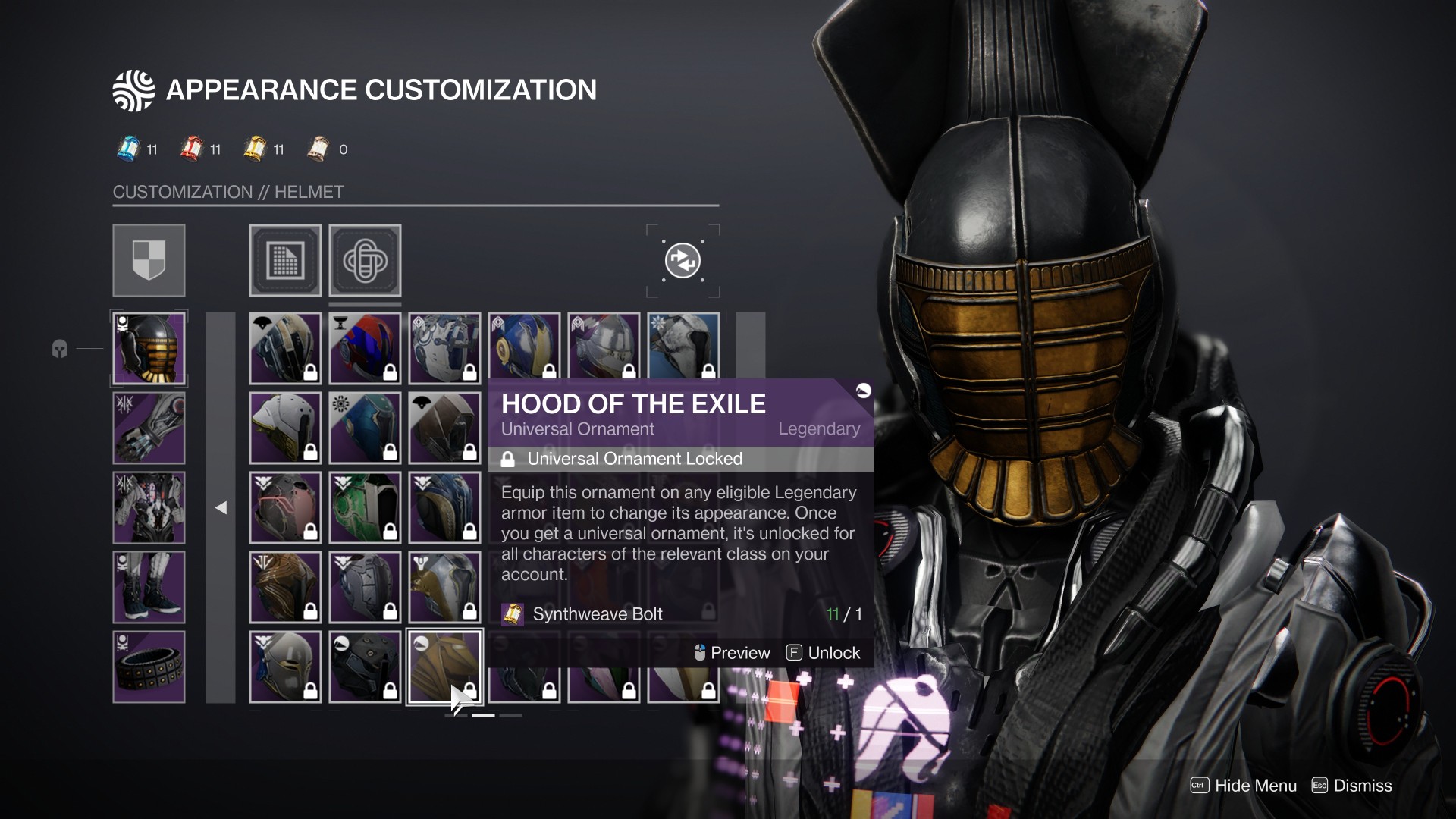The width and height of the screenshot is (1456, 819).
Task: Choose the bronze ridged helmet ornament
Action: pos(285,587)
